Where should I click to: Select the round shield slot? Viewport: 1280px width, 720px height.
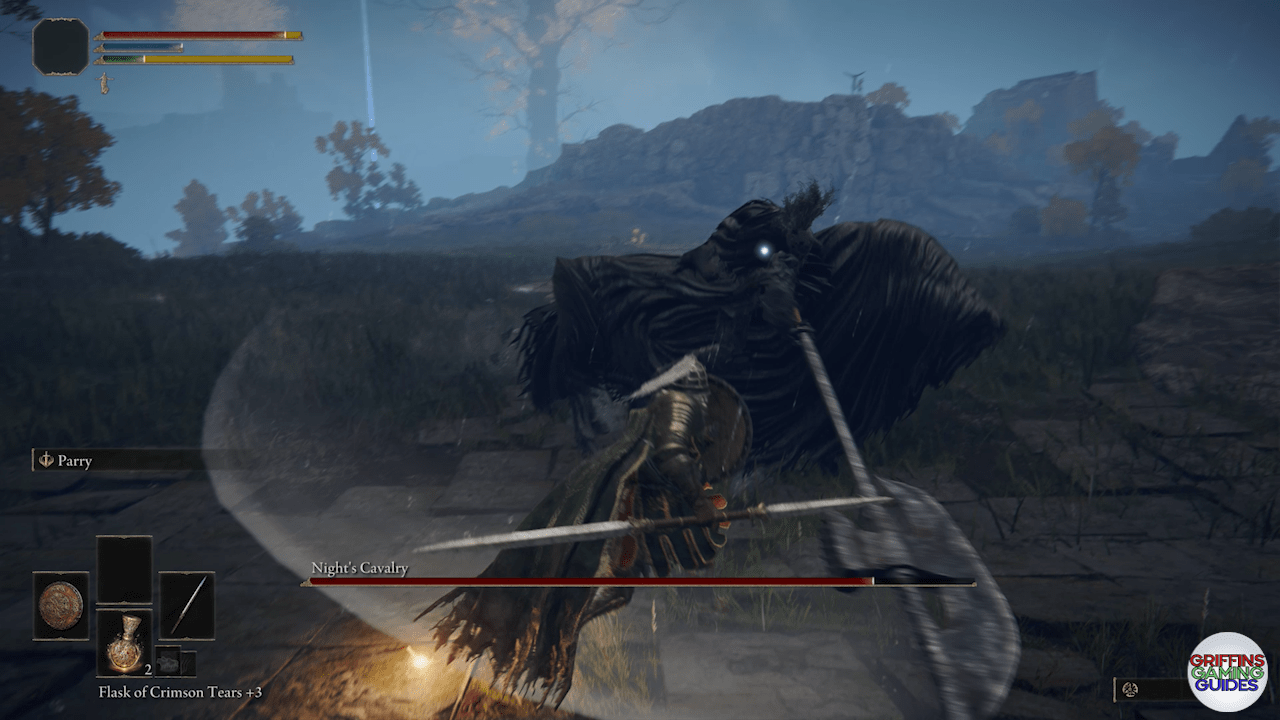pos(61,605)
